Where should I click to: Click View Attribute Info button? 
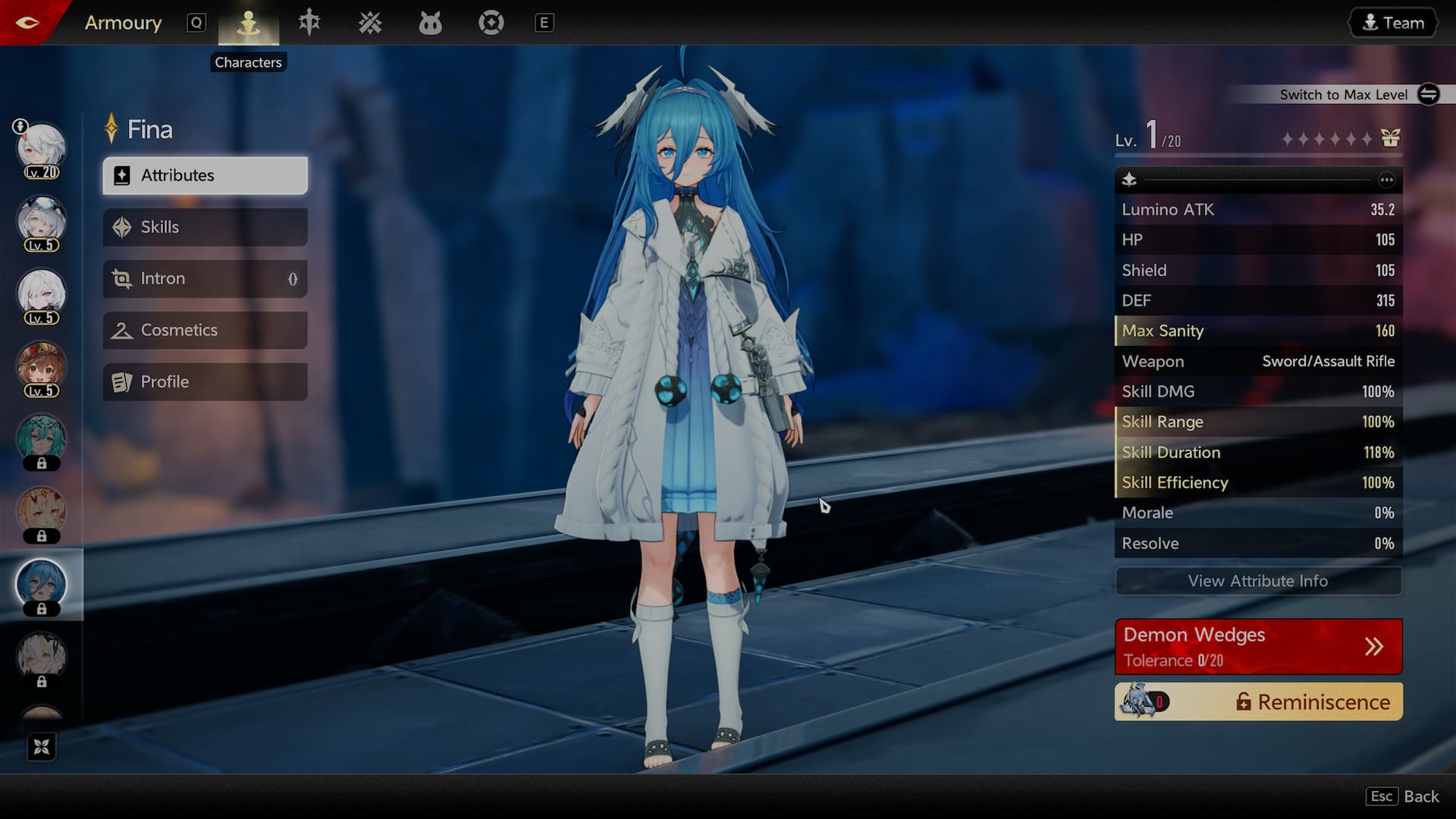1257,581
